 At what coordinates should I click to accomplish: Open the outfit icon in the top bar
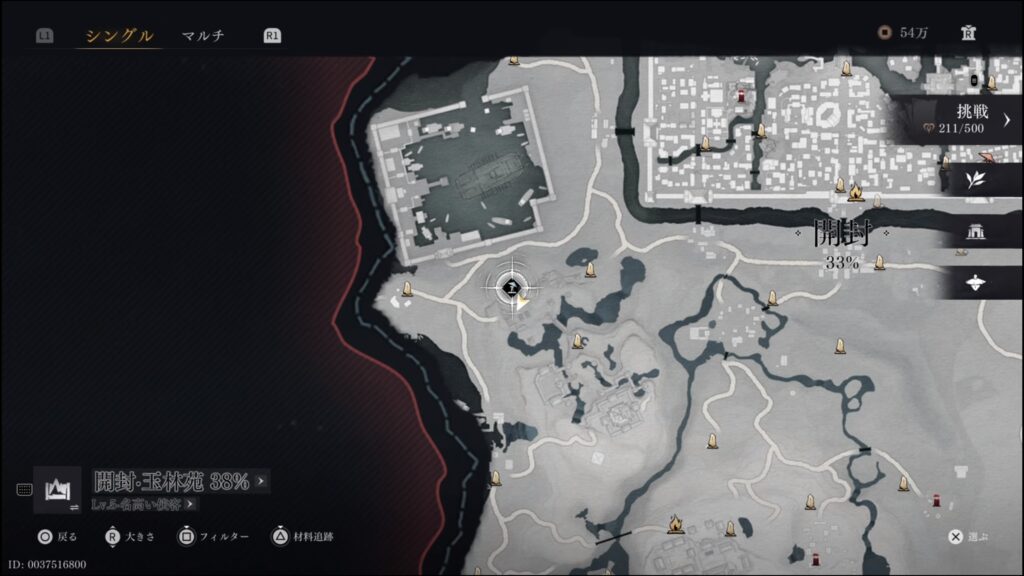[968, 33]
